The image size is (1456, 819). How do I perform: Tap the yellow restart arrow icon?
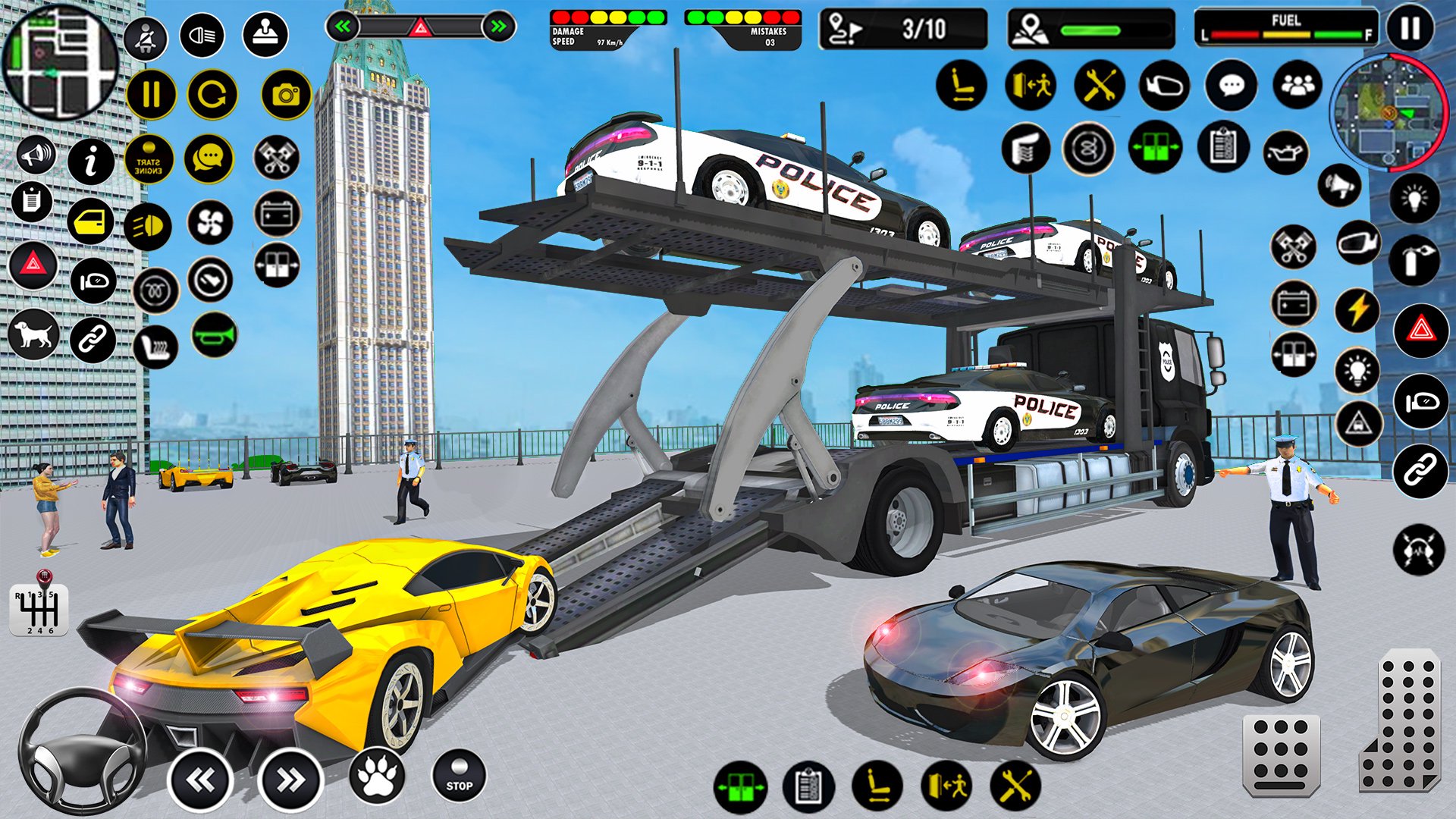[212, 95]
